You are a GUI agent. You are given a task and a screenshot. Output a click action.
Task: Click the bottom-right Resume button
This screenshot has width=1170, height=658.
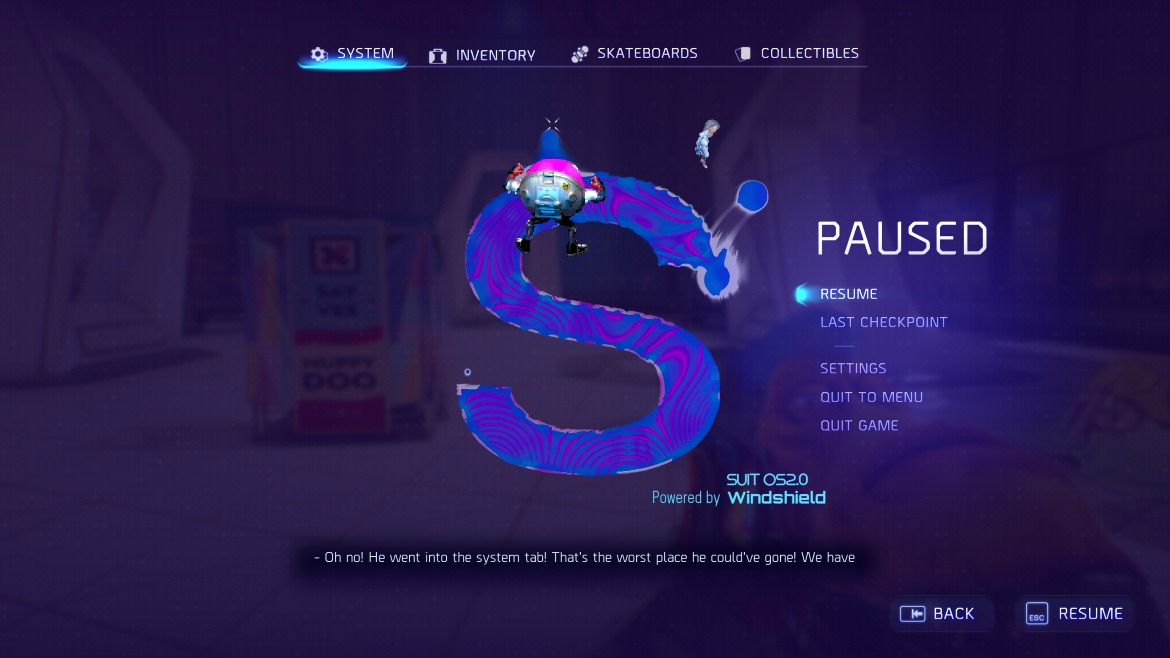pos(1075,614)
